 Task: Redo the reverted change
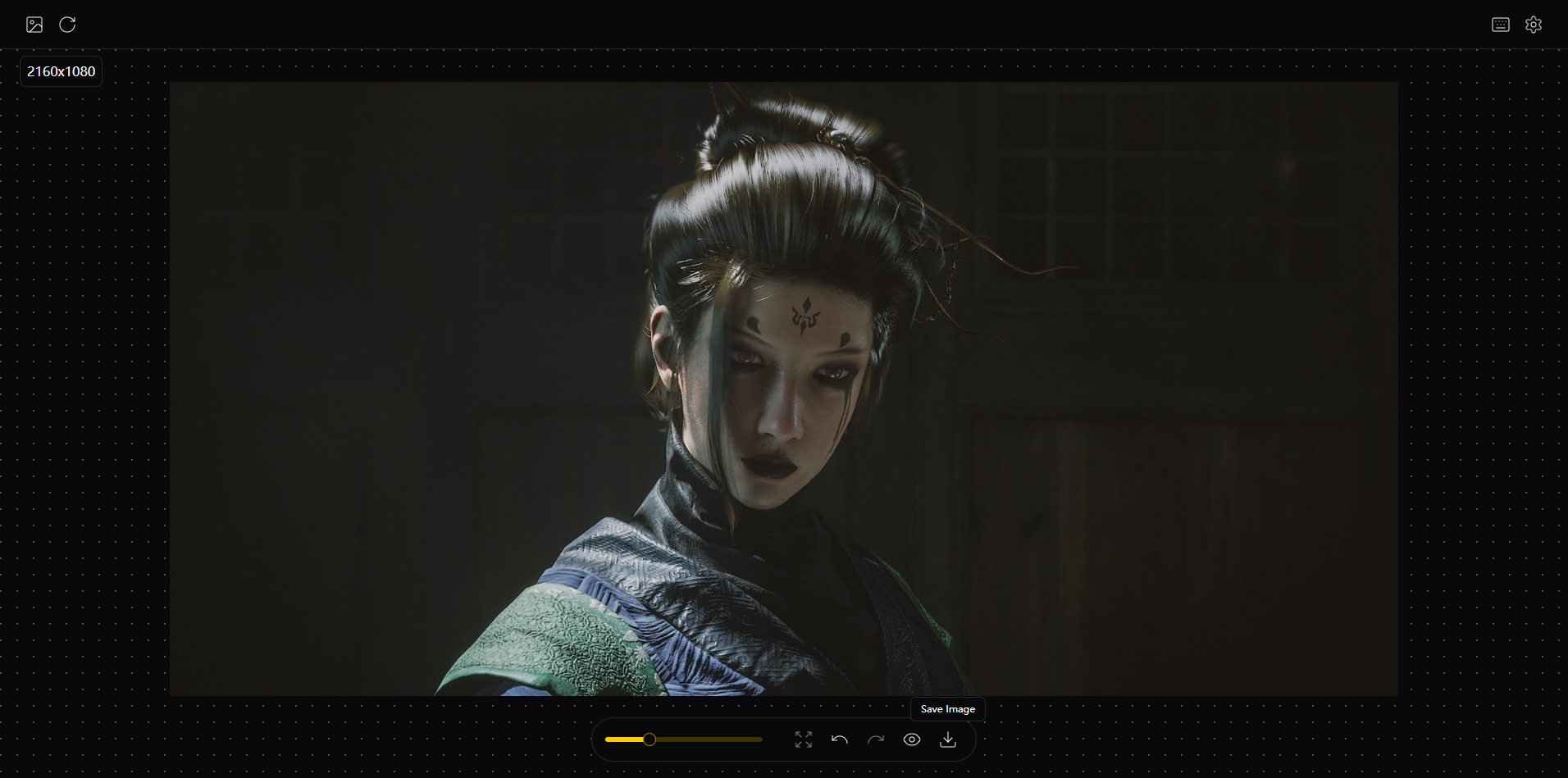tap(875, 739)
